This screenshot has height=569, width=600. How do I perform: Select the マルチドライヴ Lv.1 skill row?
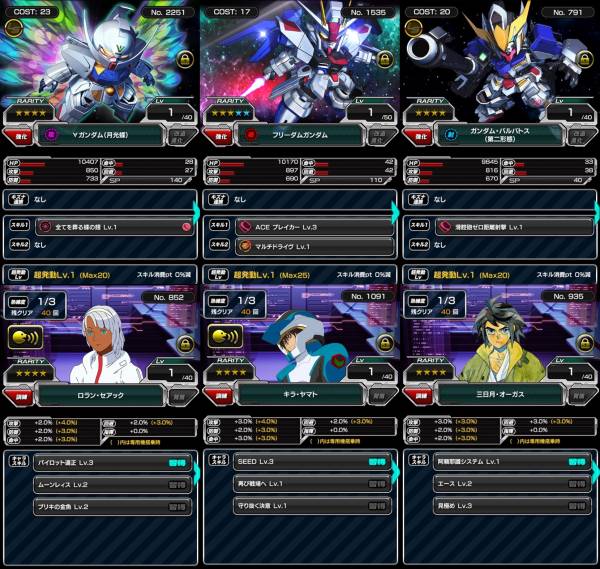[x=300, y=245]
